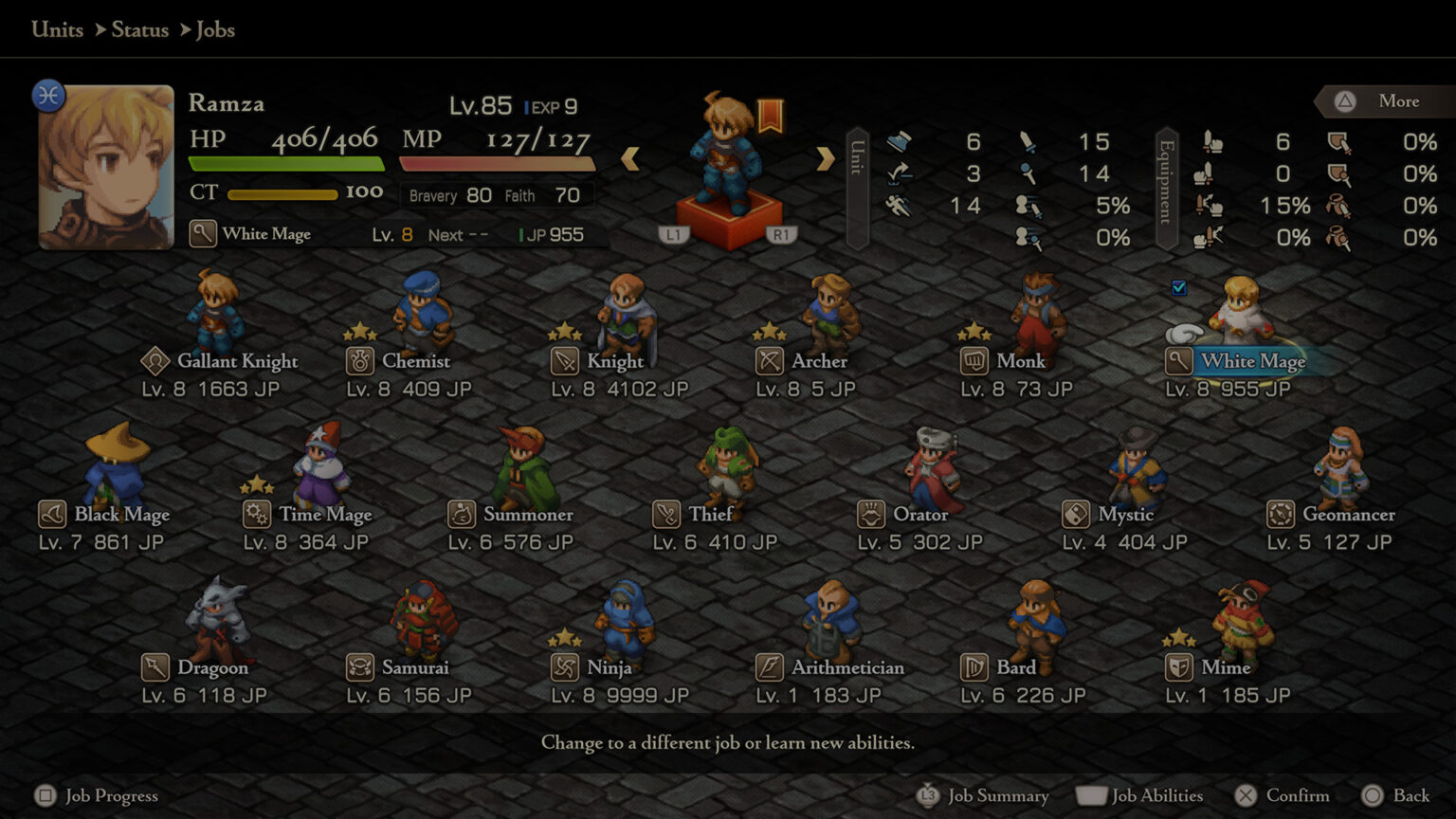Choose the Black Mage job
The image size is (1456, 819).
point(120,515)
